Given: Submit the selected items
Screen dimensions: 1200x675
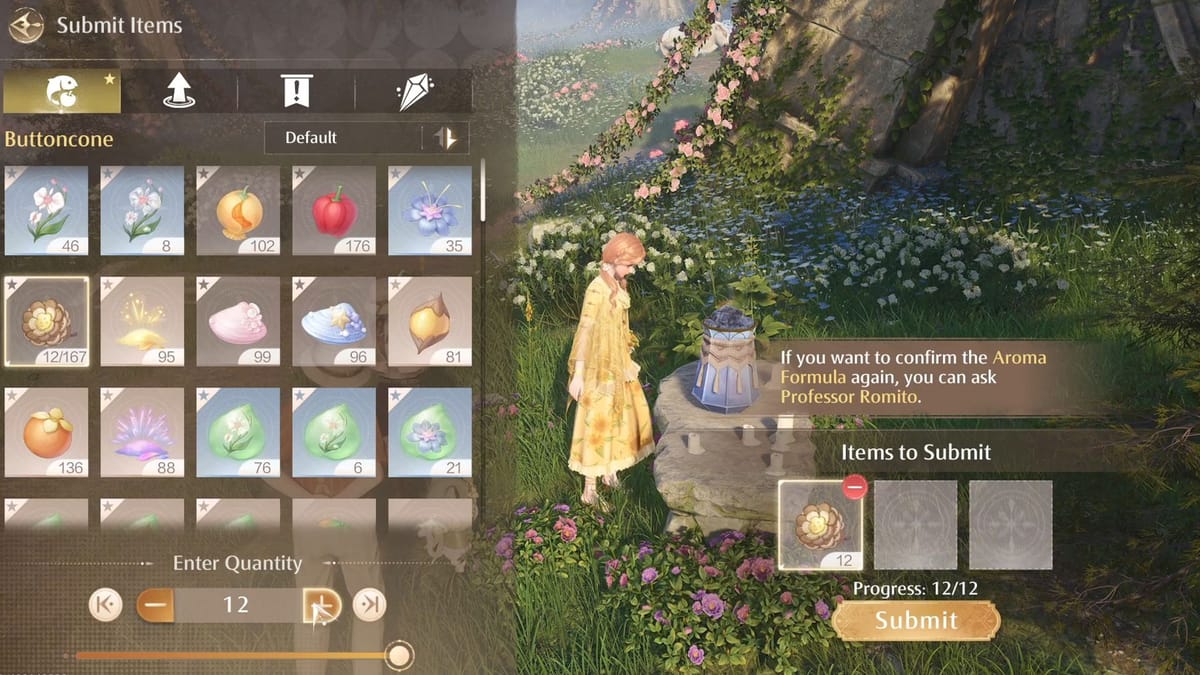Looking at the screenshot, I should point(915,620).
